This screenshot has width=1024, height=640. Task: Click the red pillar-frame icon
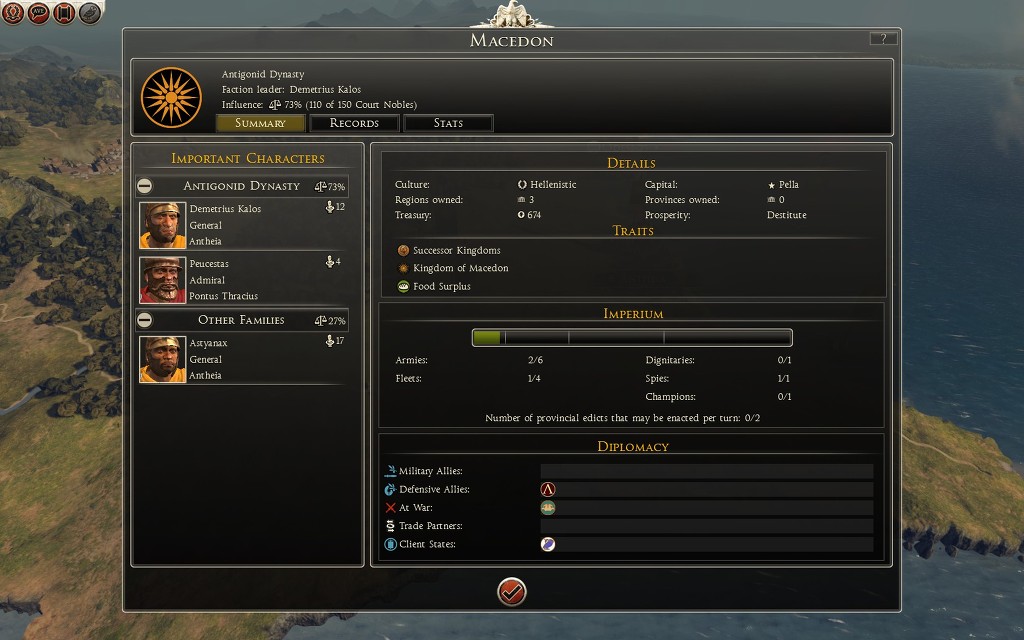(64, 13)
